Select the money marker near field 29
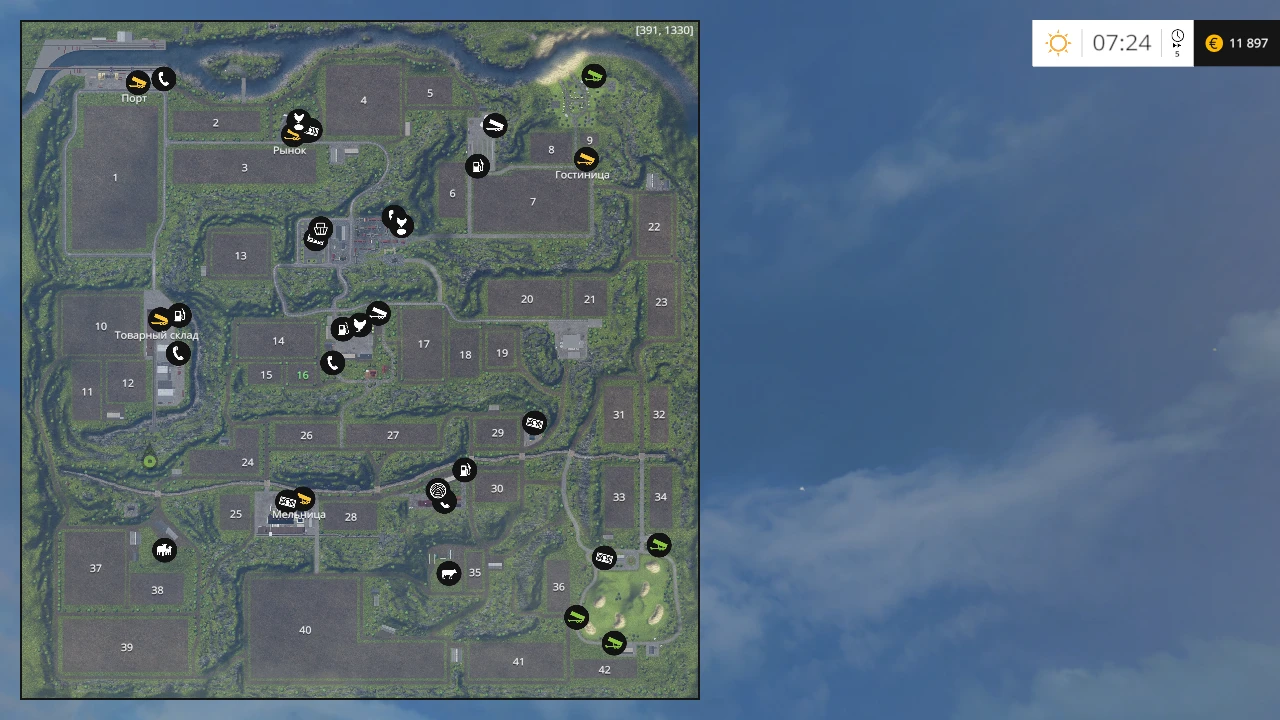The height and width of the screenshot is (720, 1280). [x=535, y=422]
